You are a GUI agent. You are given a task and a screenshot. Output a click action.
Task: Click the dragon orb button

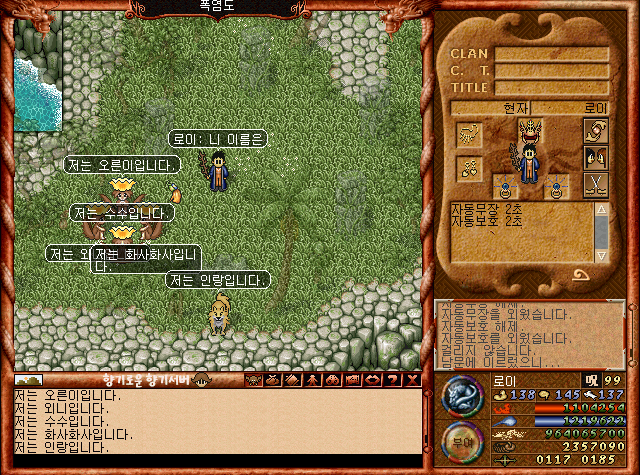pos(462,396)
